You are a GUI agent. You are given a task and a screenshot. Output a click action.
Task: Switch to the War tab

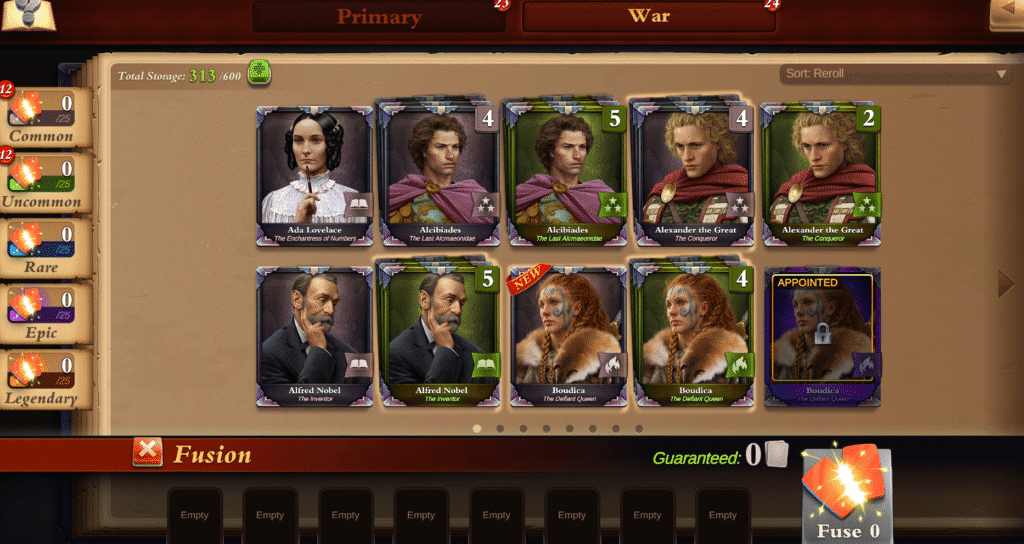tap(648, 17)
